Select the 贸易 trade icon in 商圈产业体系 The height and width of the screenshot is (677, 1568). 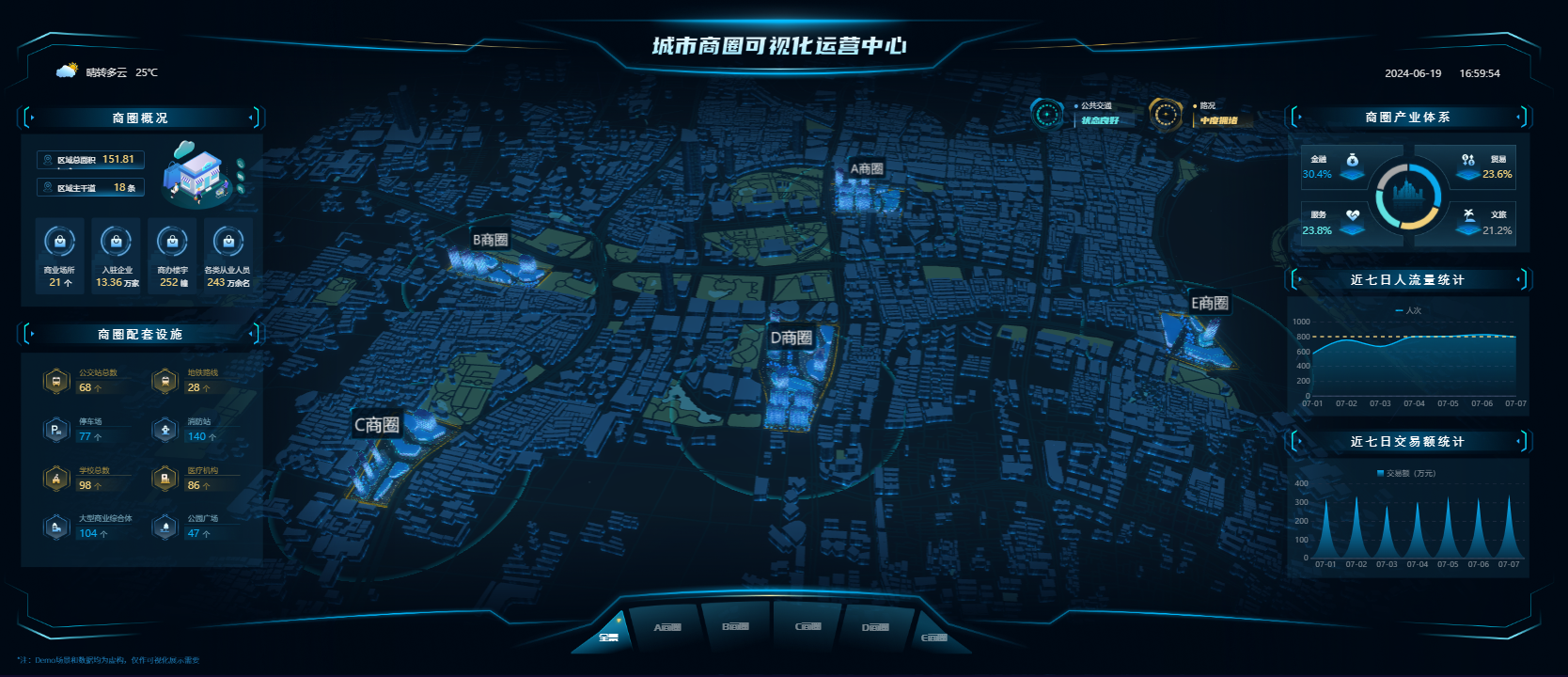(1468, 163)
